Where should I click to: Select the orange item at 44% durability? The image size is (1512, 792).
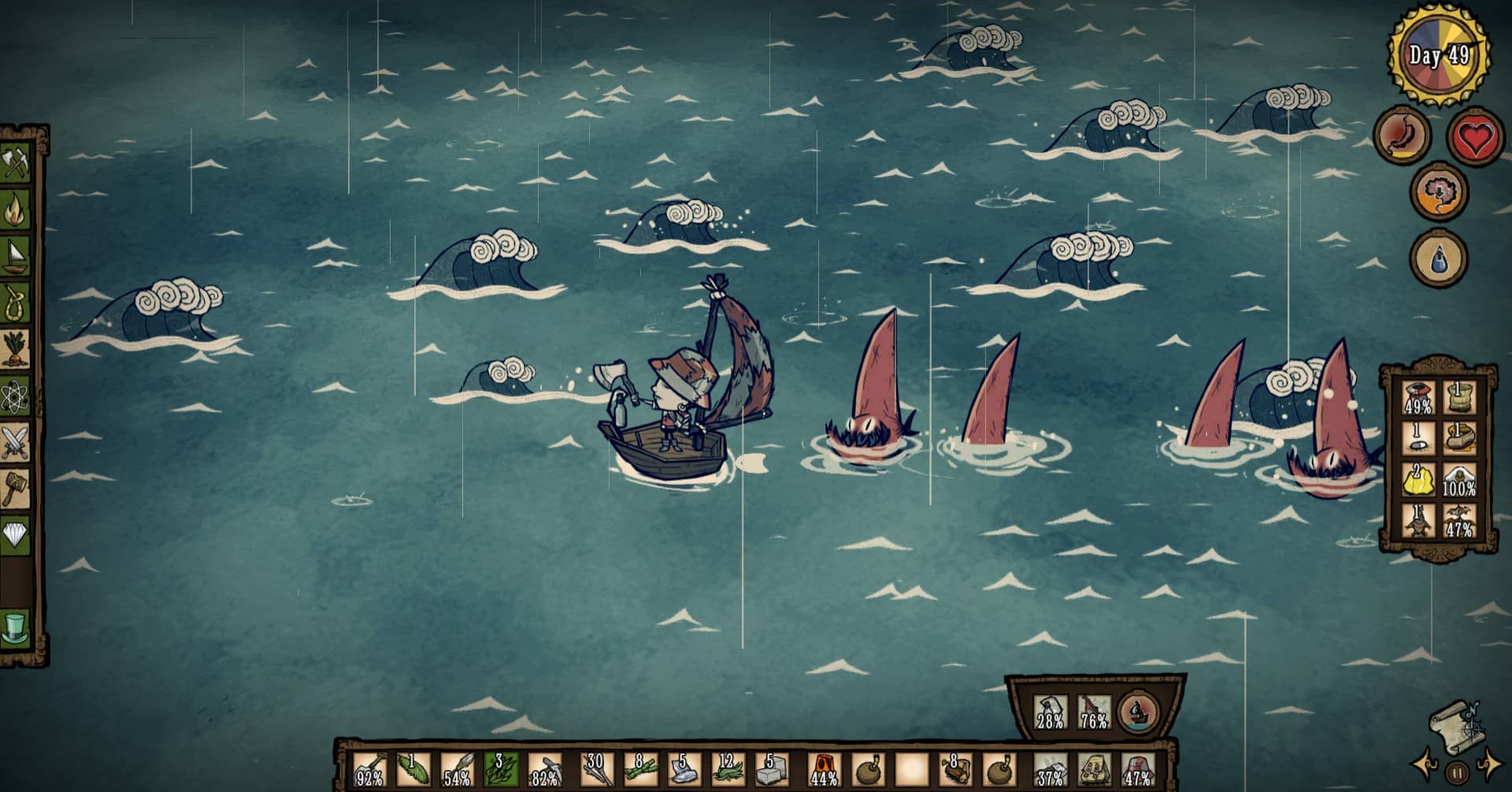(x=822, y=769)
